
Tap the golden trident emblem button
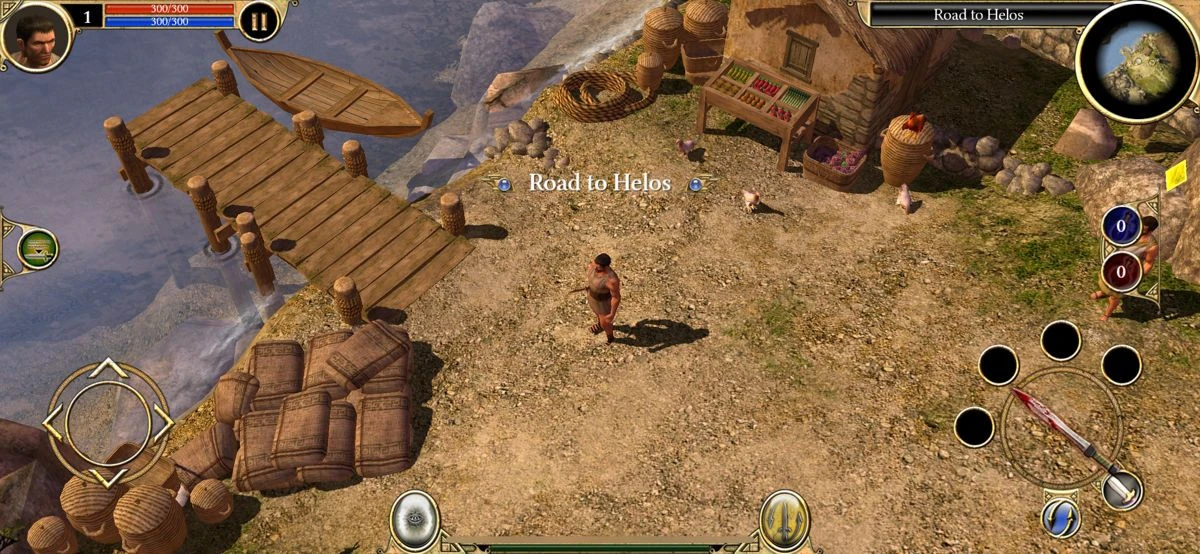pos(784,520)
